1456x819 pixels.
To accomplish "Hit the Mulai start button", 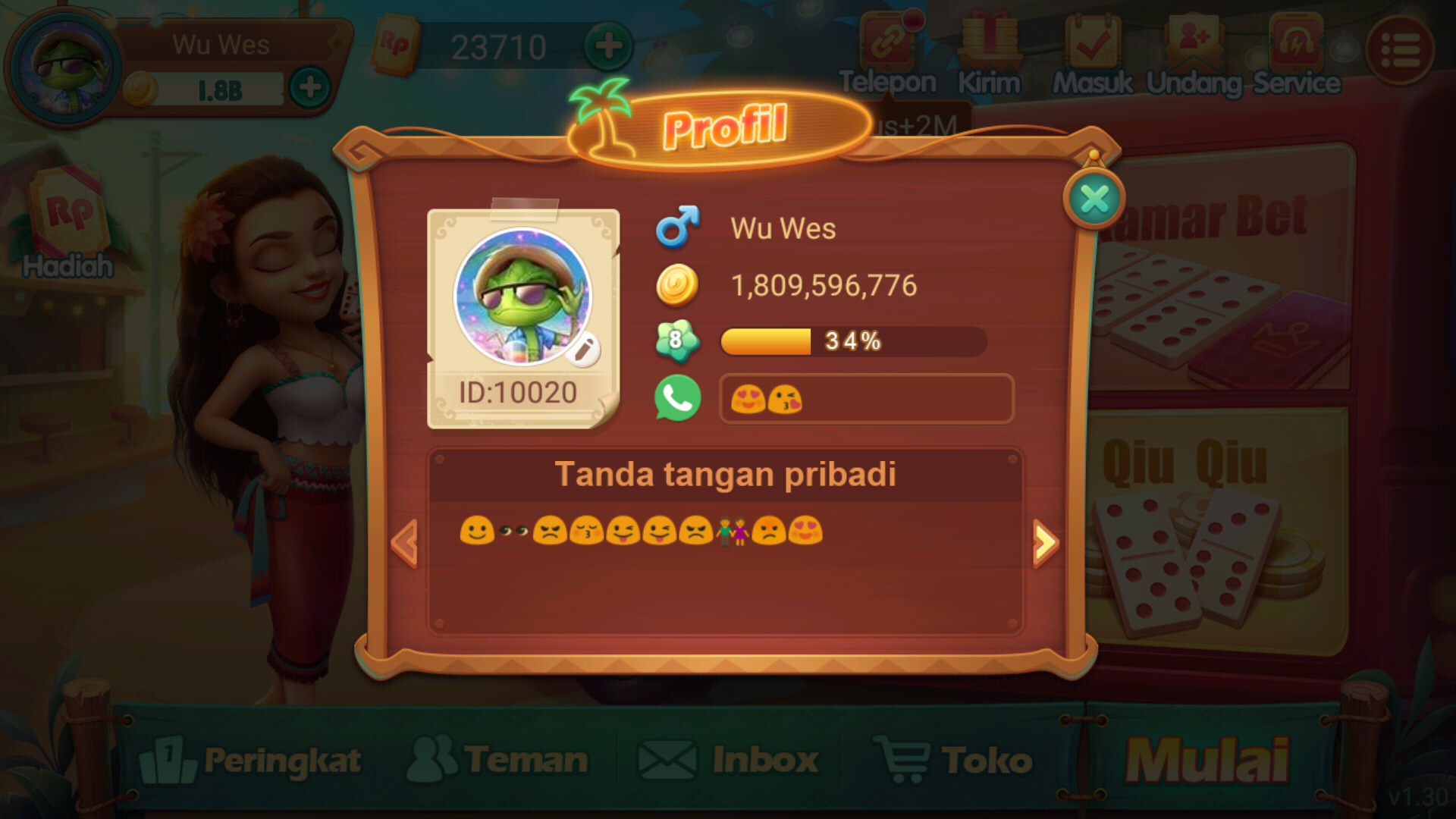I will [1207, 760].
